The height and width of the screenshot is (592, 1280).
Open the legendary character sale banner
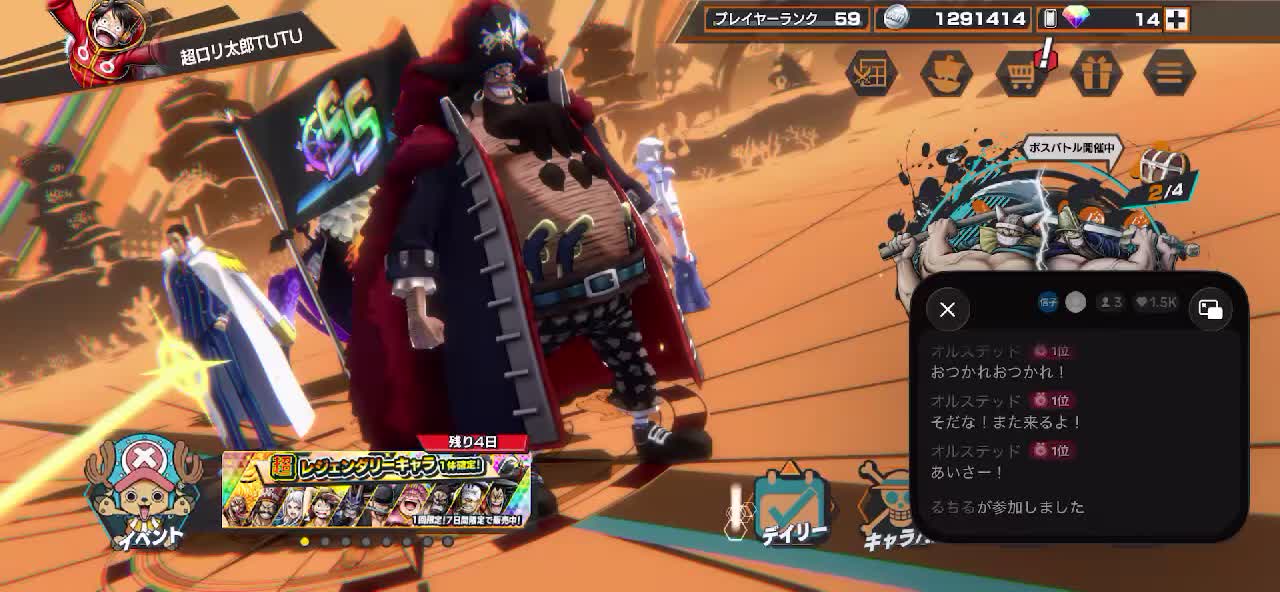pyautogui.click(x=376, y=490)
